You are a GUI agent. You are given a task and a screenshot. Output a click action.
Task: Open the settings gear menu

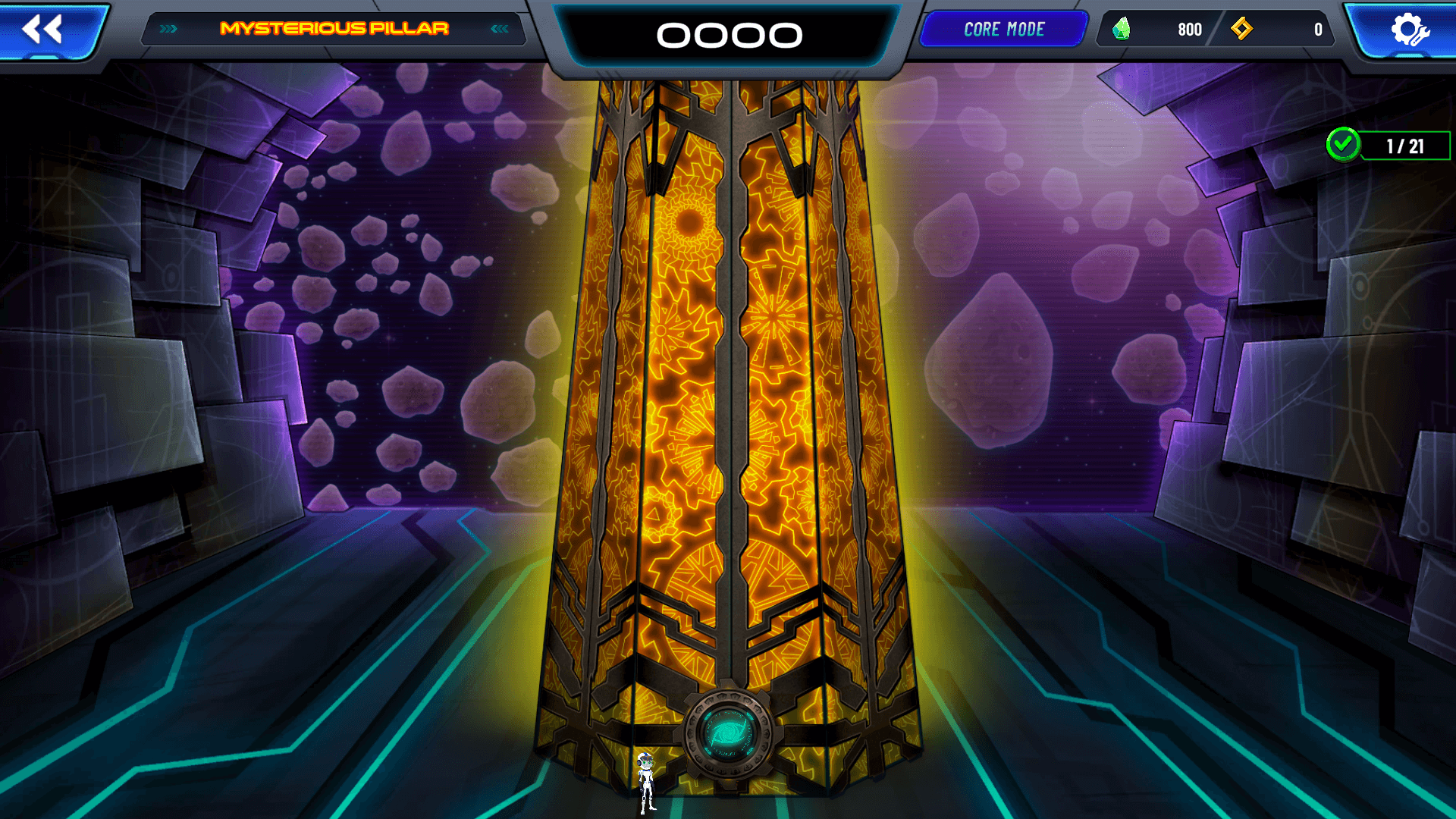pyautogui.click(x=1409, y=30)
